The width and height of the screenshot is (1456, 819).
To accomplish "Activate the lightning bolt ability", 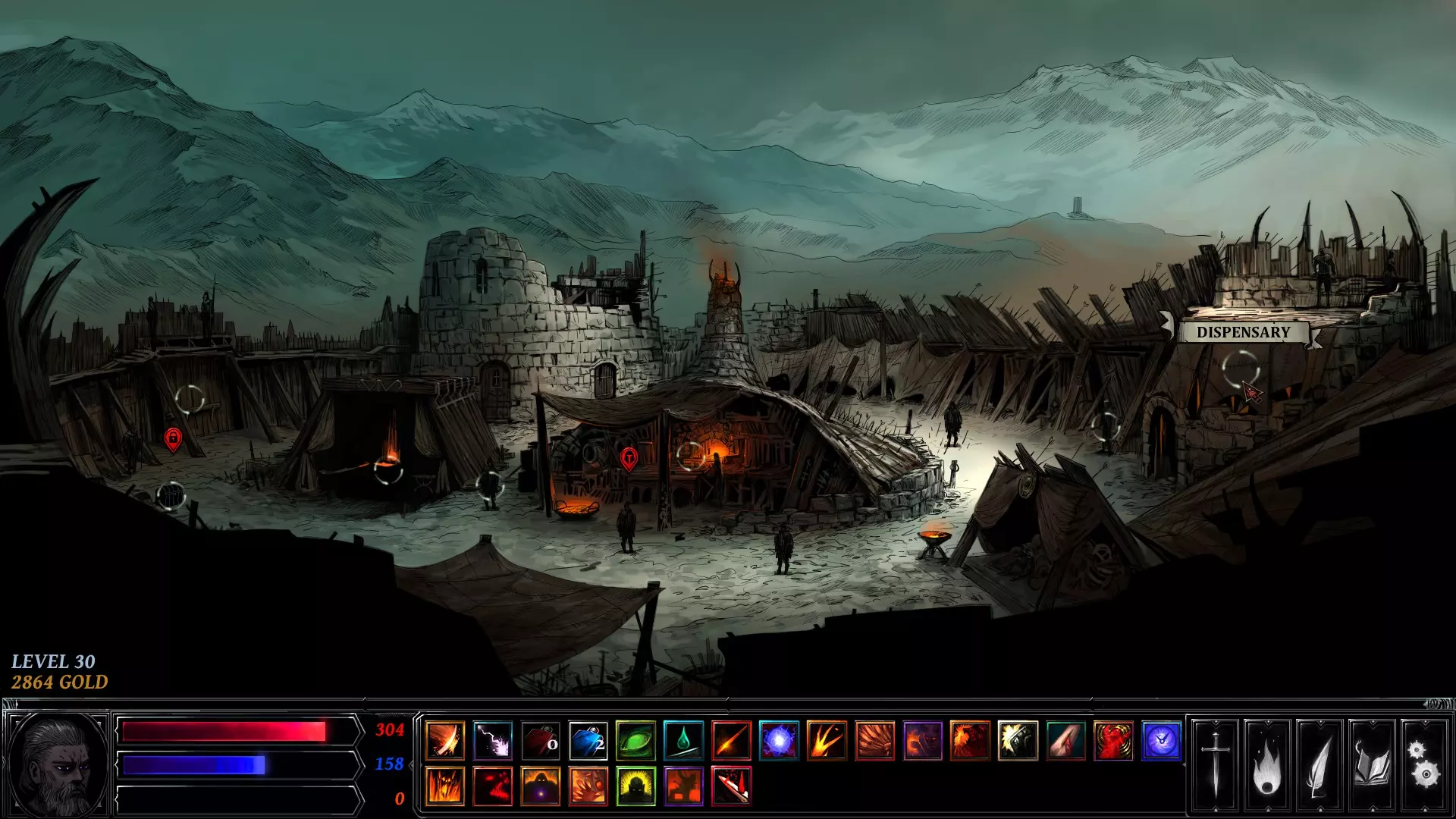I will pos(493,741).
